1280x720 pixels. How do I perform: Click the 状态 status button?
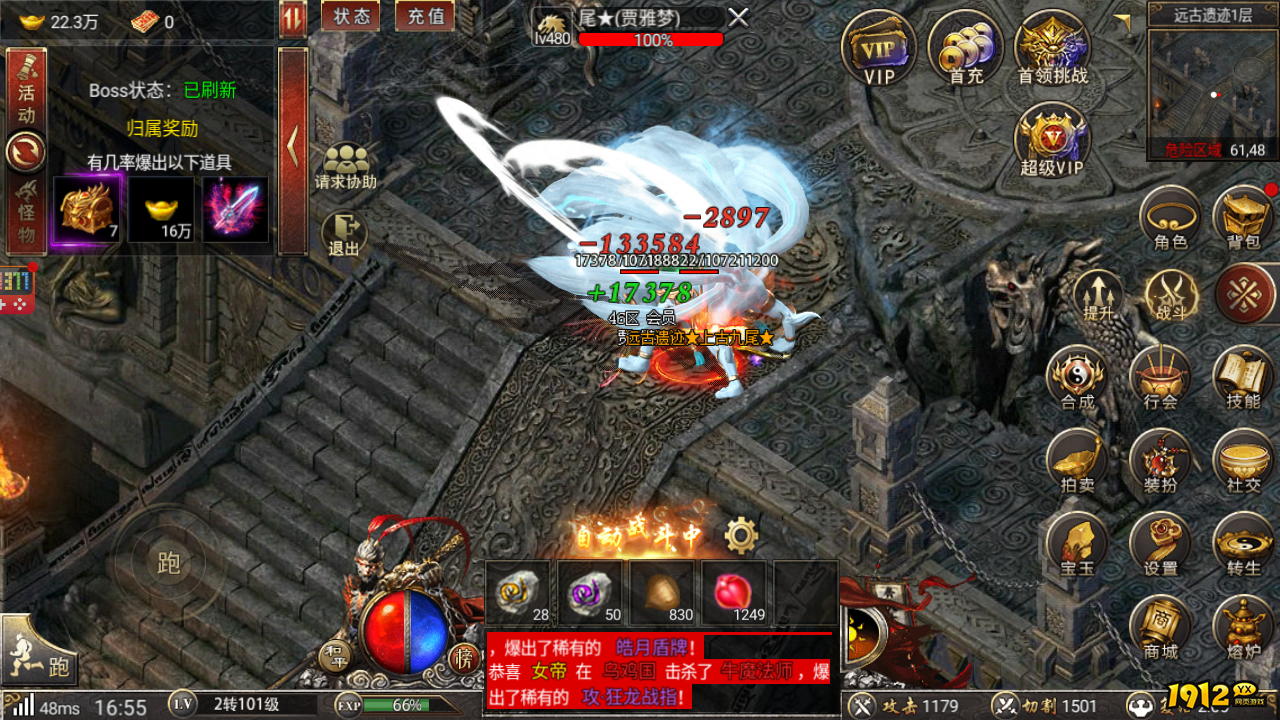point(350,16)
